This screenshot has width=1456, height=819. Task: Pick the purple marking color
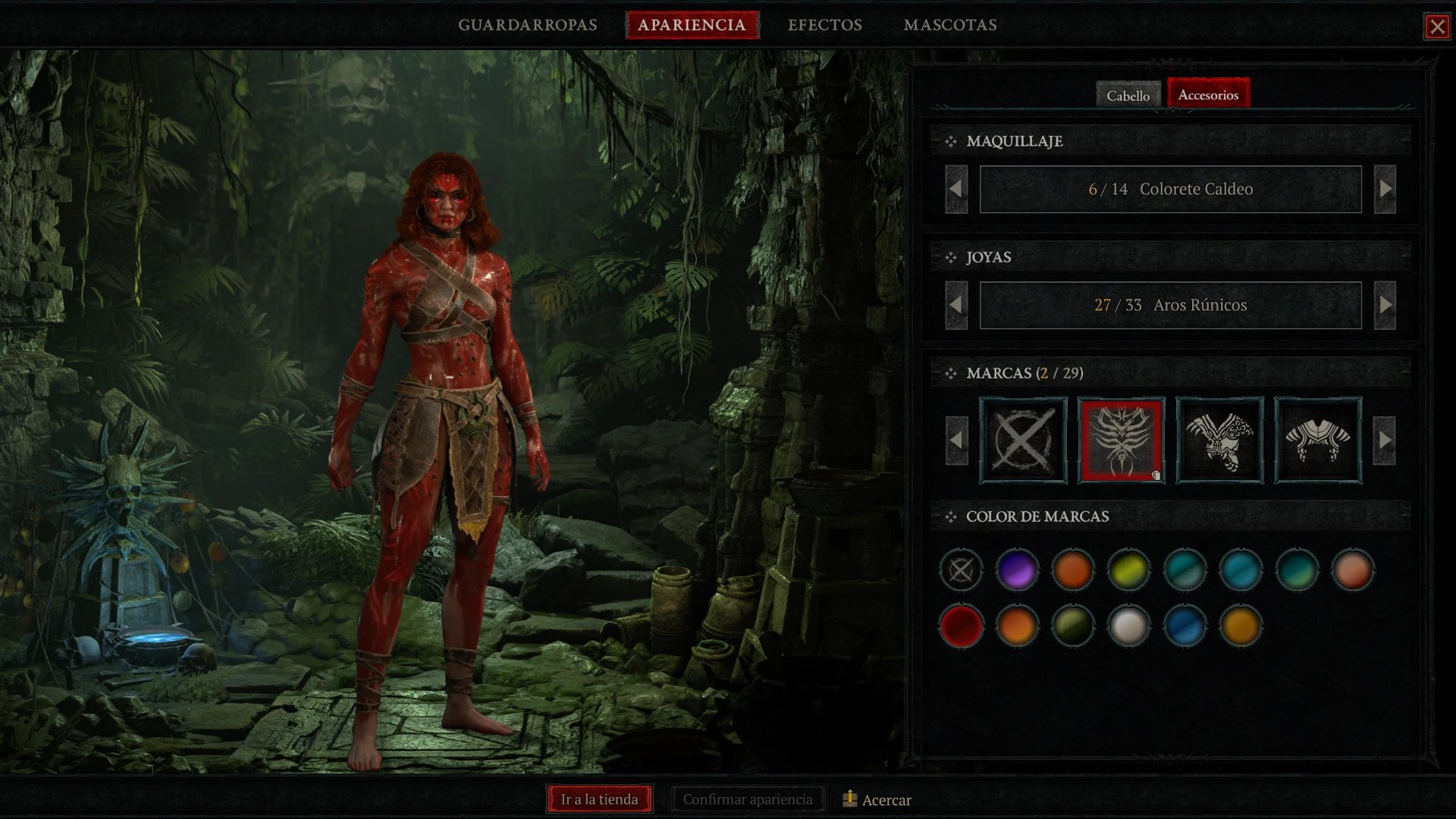click(x=1017, y=570)
